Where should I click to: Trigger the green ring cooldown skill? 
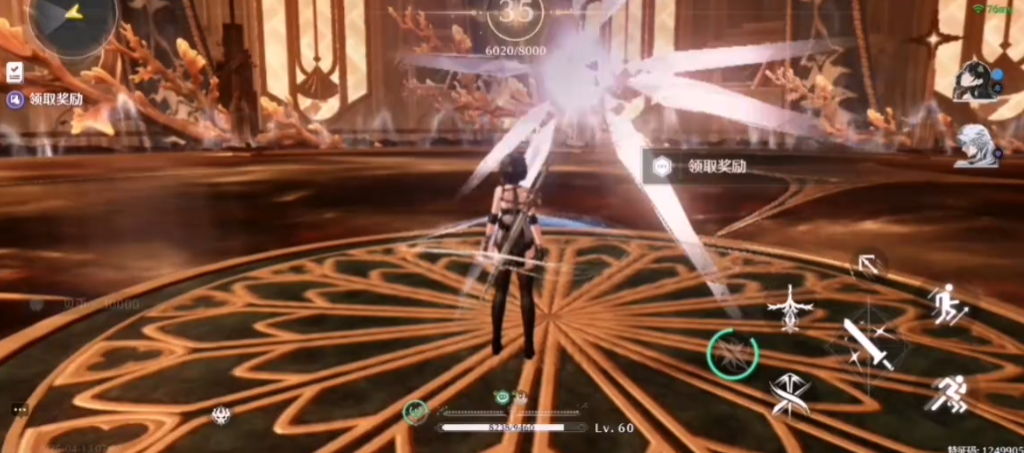pos(732,354)
